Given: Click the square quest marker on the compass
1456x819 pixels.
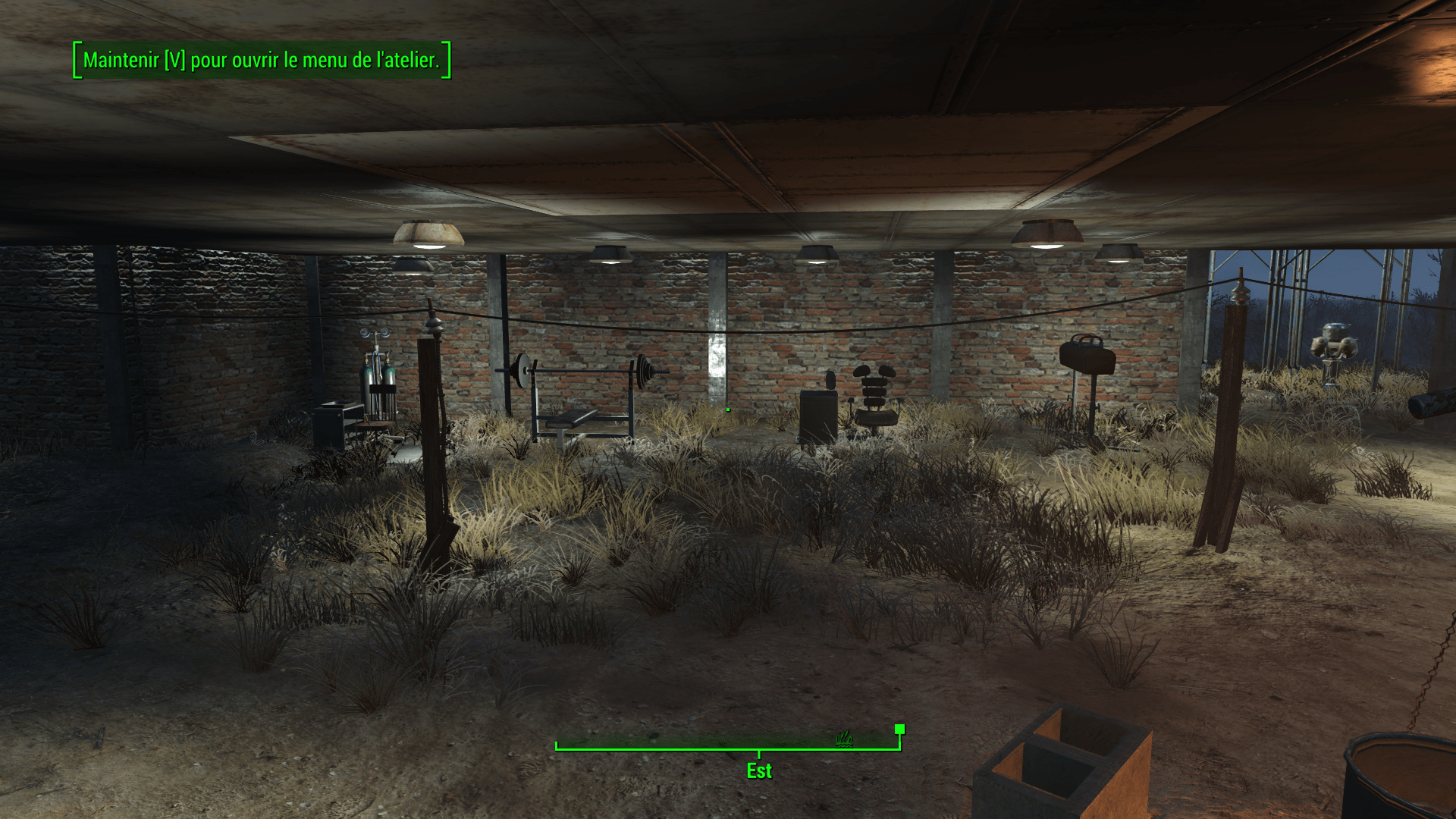Looking at the screenshot, I should pos(899,729).
